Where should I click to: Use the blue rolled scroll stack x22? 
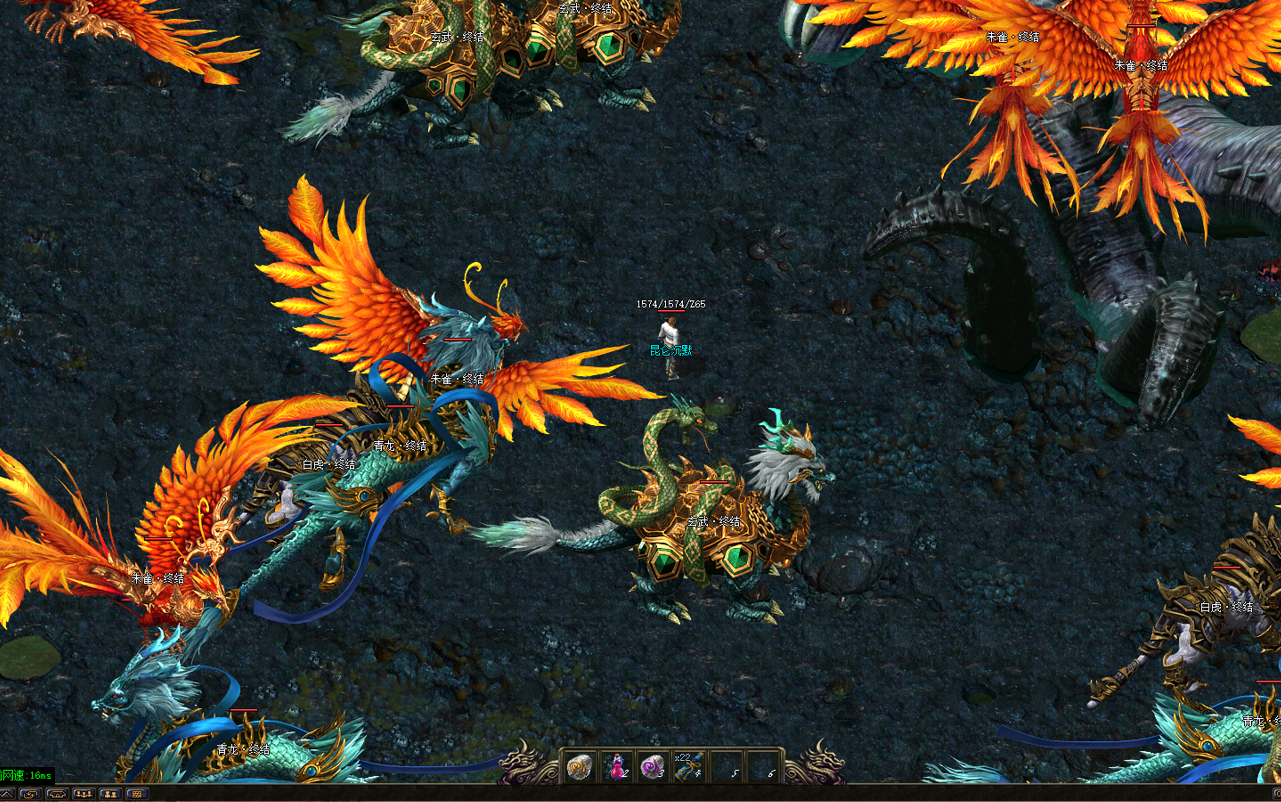(690, 767)
